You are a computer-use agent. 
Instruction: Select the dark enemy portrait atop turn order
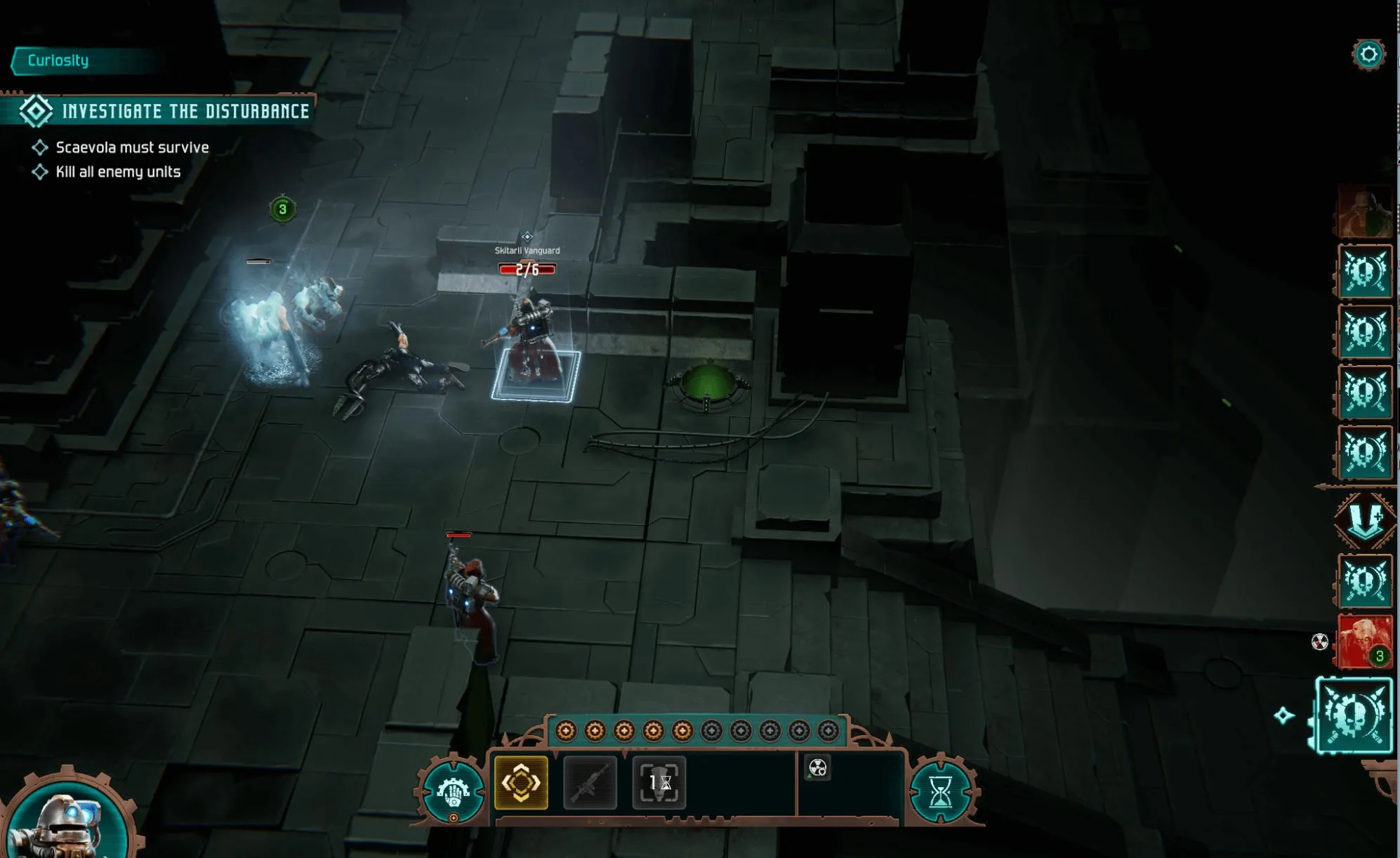pos(1363,212)
